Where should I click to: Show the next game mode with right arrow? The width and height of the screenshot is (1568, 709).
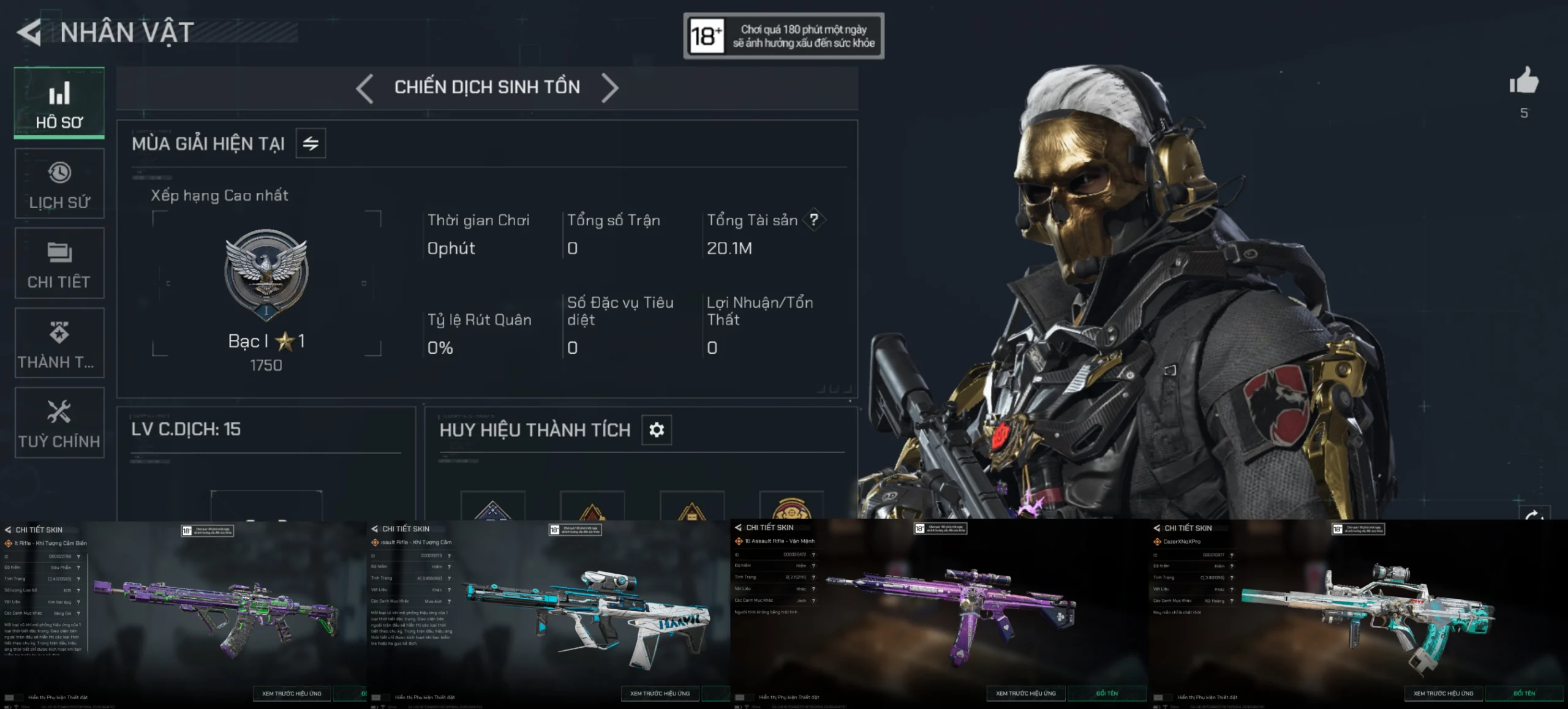(x=610, y=88)
